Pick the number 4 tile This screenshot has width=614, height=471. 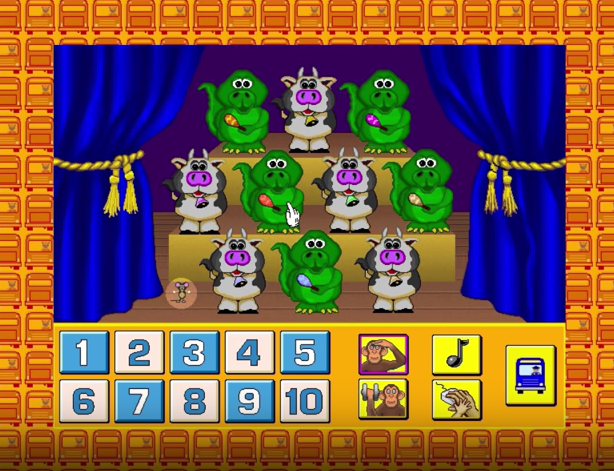point(249,353)
